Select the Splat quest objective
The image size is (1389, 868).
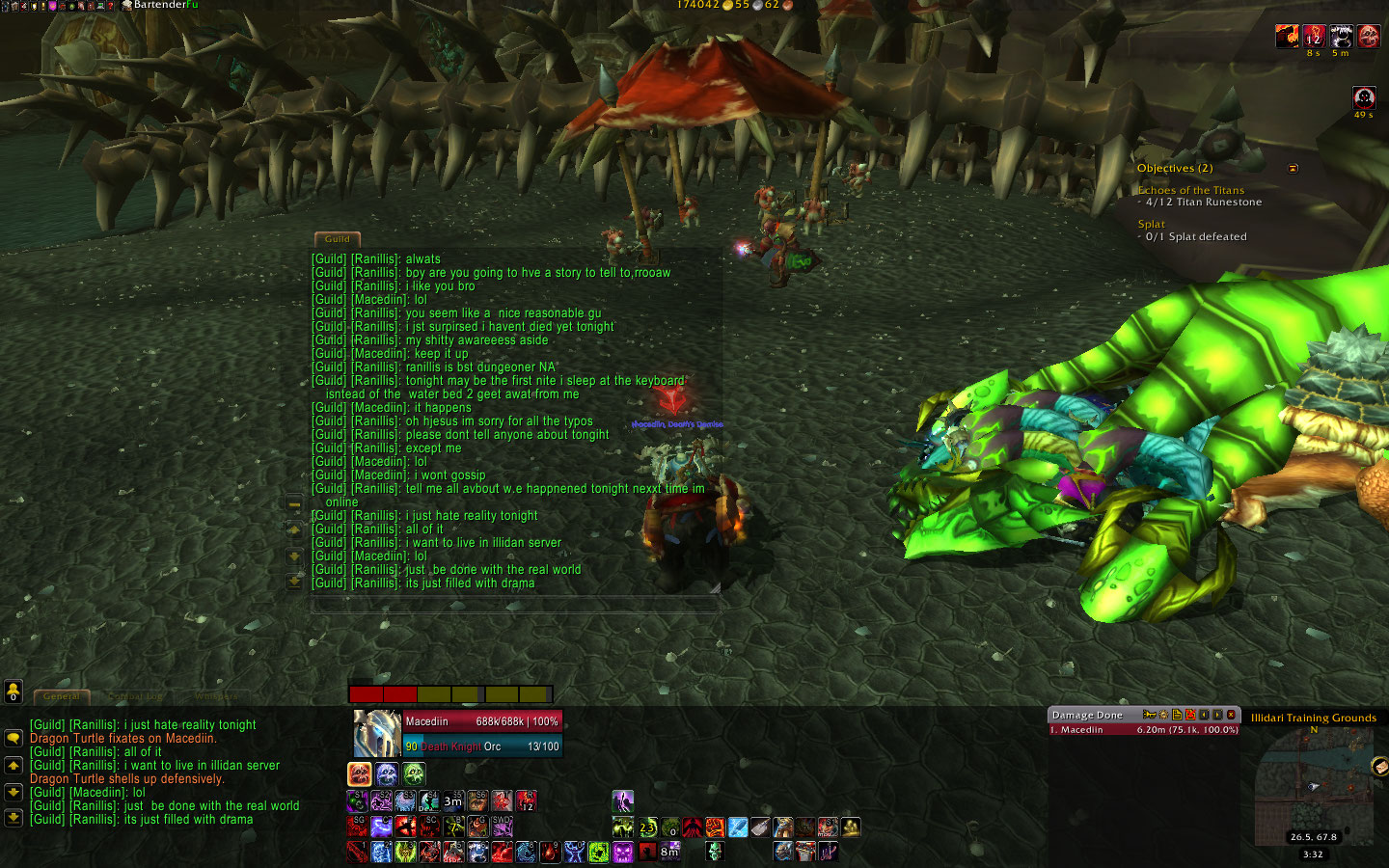point(1151,225)
